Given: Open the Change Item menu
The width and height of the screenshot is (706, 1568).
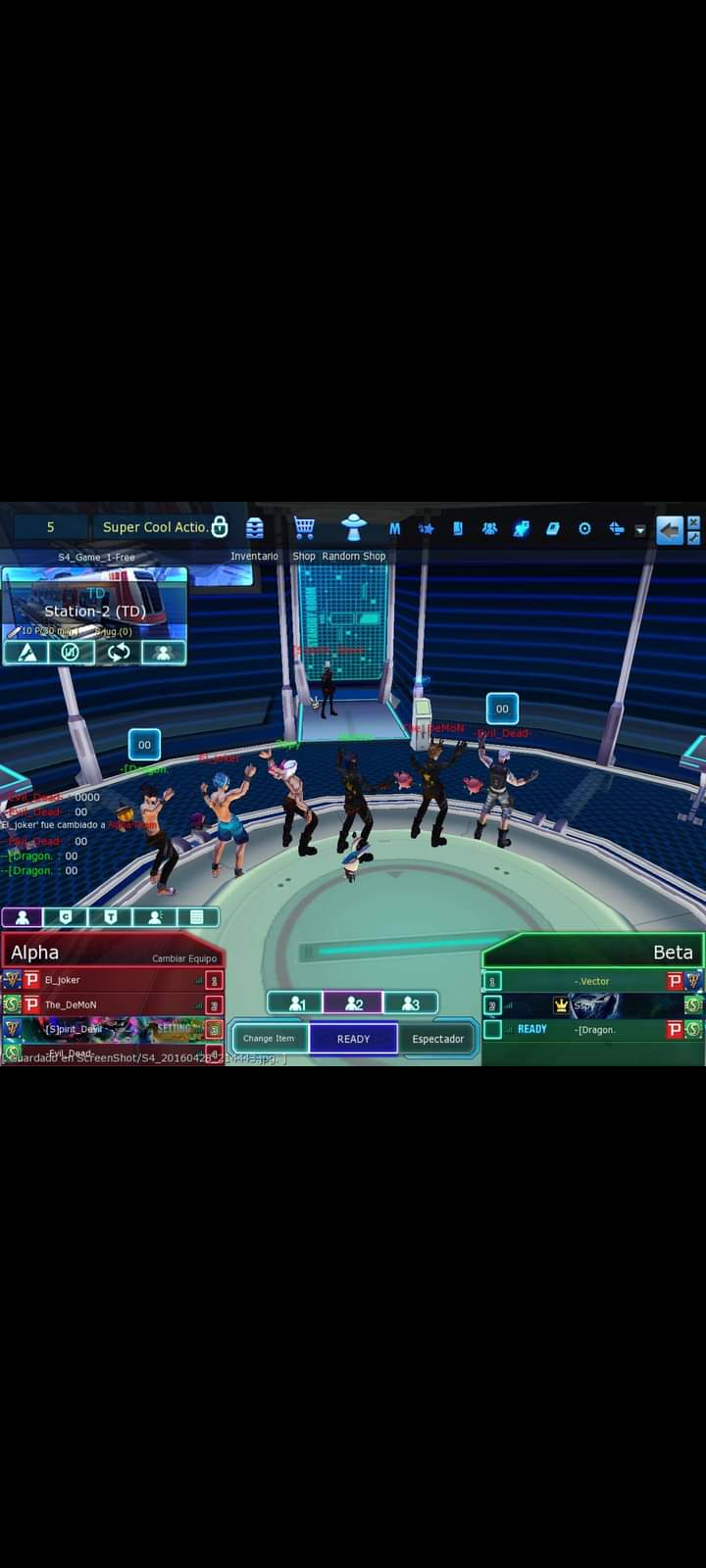Looking at the screenshot, I should pyautogui.click(x=269, y=1039).
